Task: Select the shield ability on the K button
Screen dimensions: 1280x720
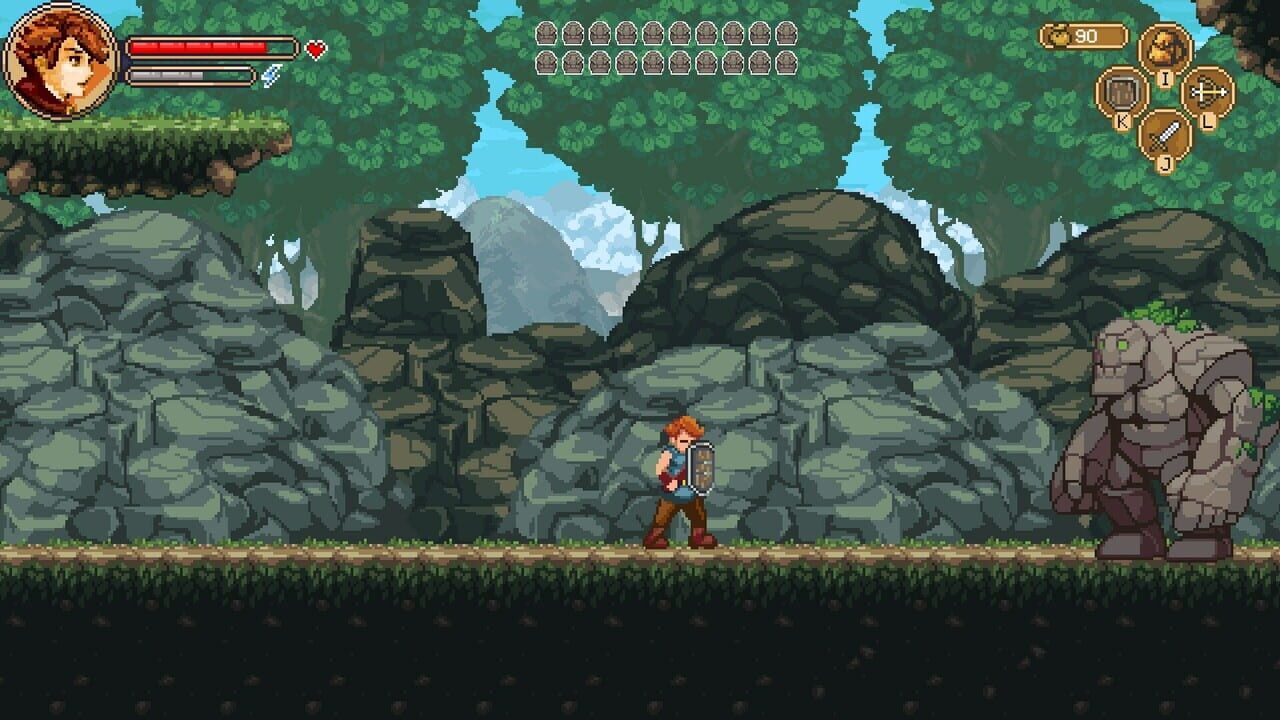Action: point(1121,91)
